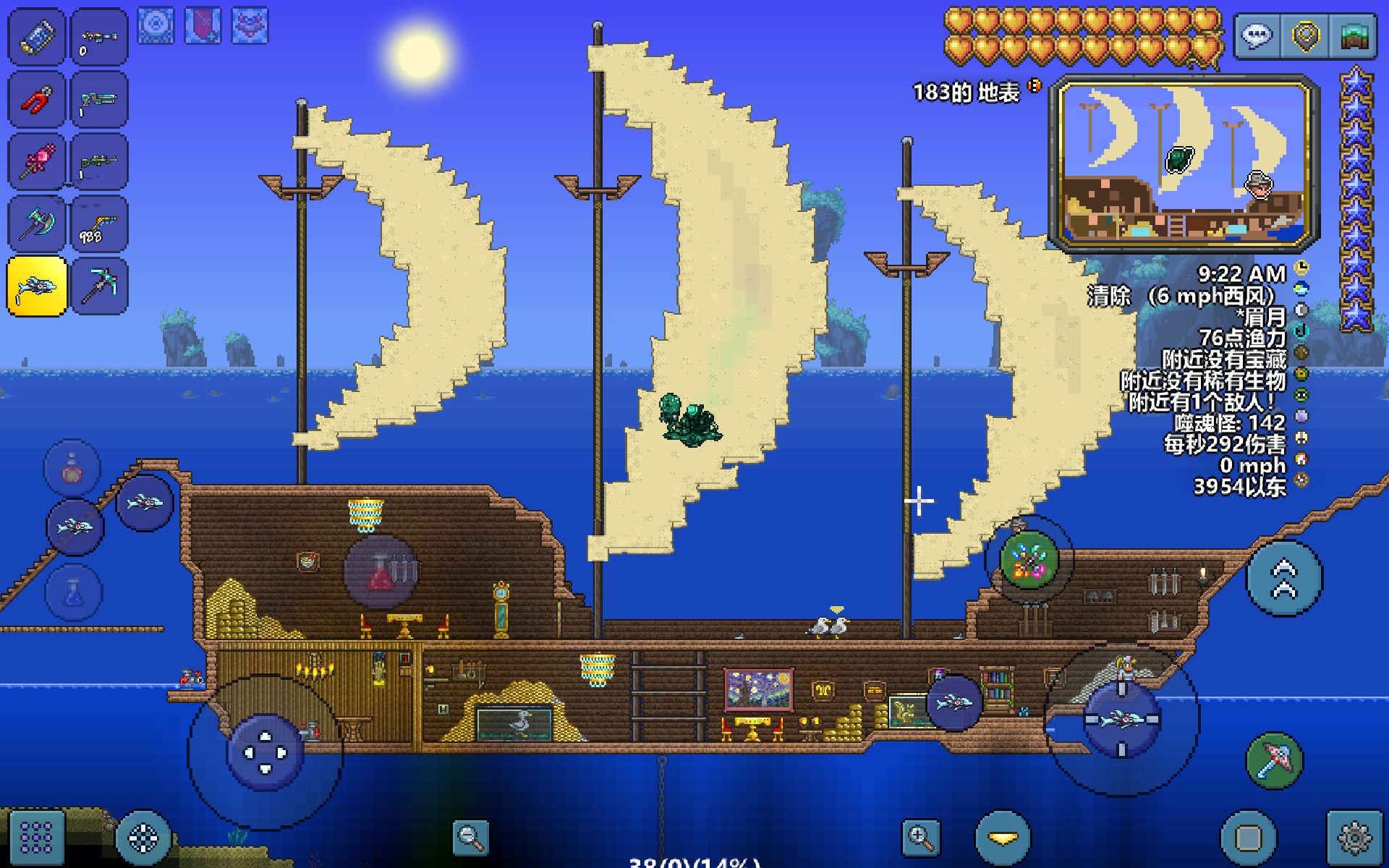Choose the pink crystal staff hotbar slot
The height and width of the screenshot is (868, 1389).
pos(37,162)
